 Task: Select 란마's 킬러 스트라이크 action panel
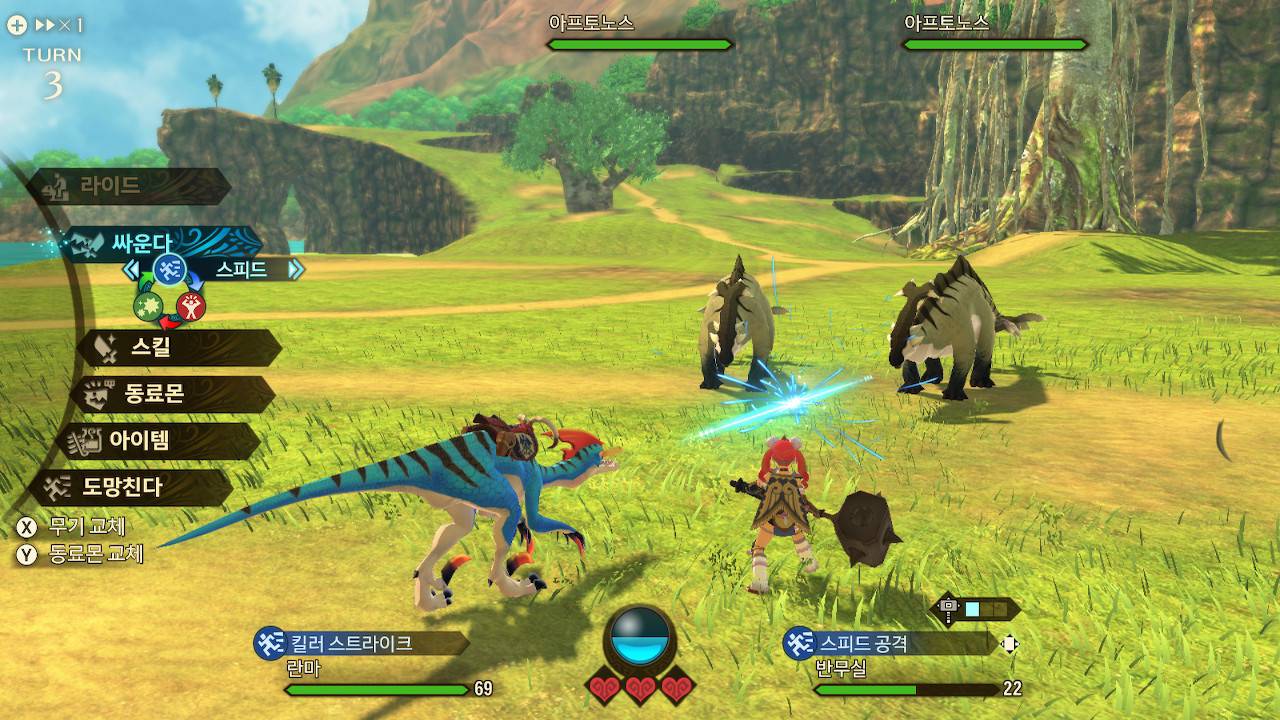click(x=360, y=643)
